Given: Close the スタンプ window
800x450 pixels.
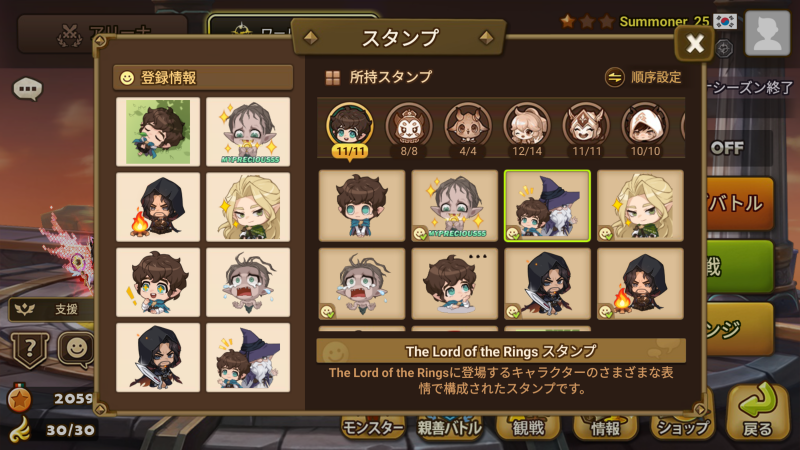Looking at the screenshot, I should click(x=695, y=43).
